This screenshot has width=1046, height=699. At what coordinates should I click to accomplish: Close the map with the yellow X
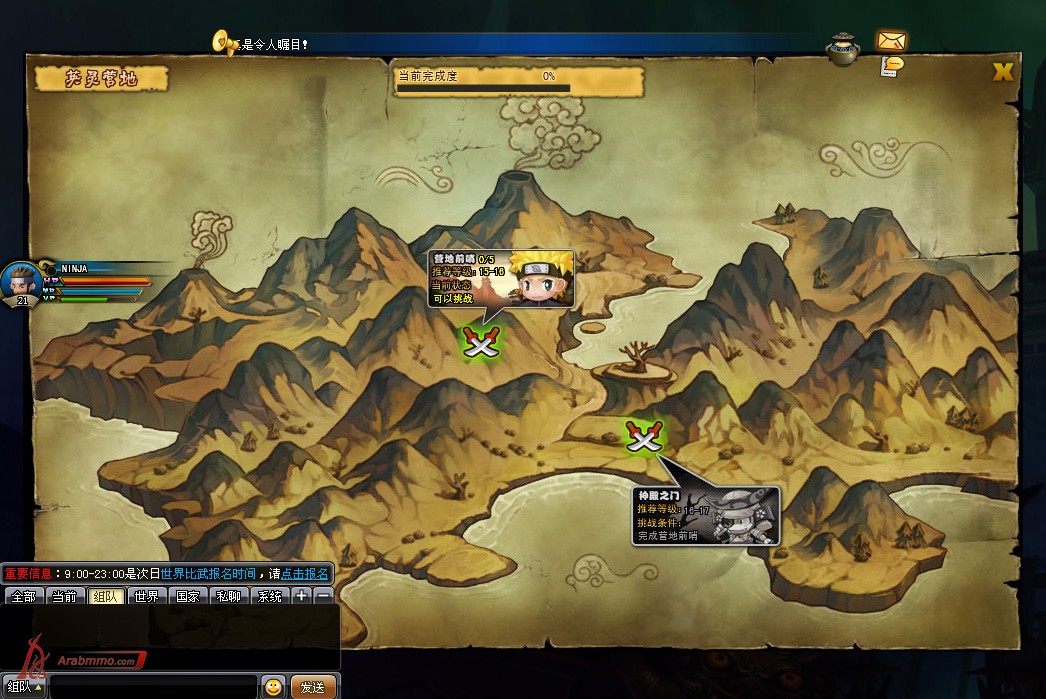[x=1002, y=72]
